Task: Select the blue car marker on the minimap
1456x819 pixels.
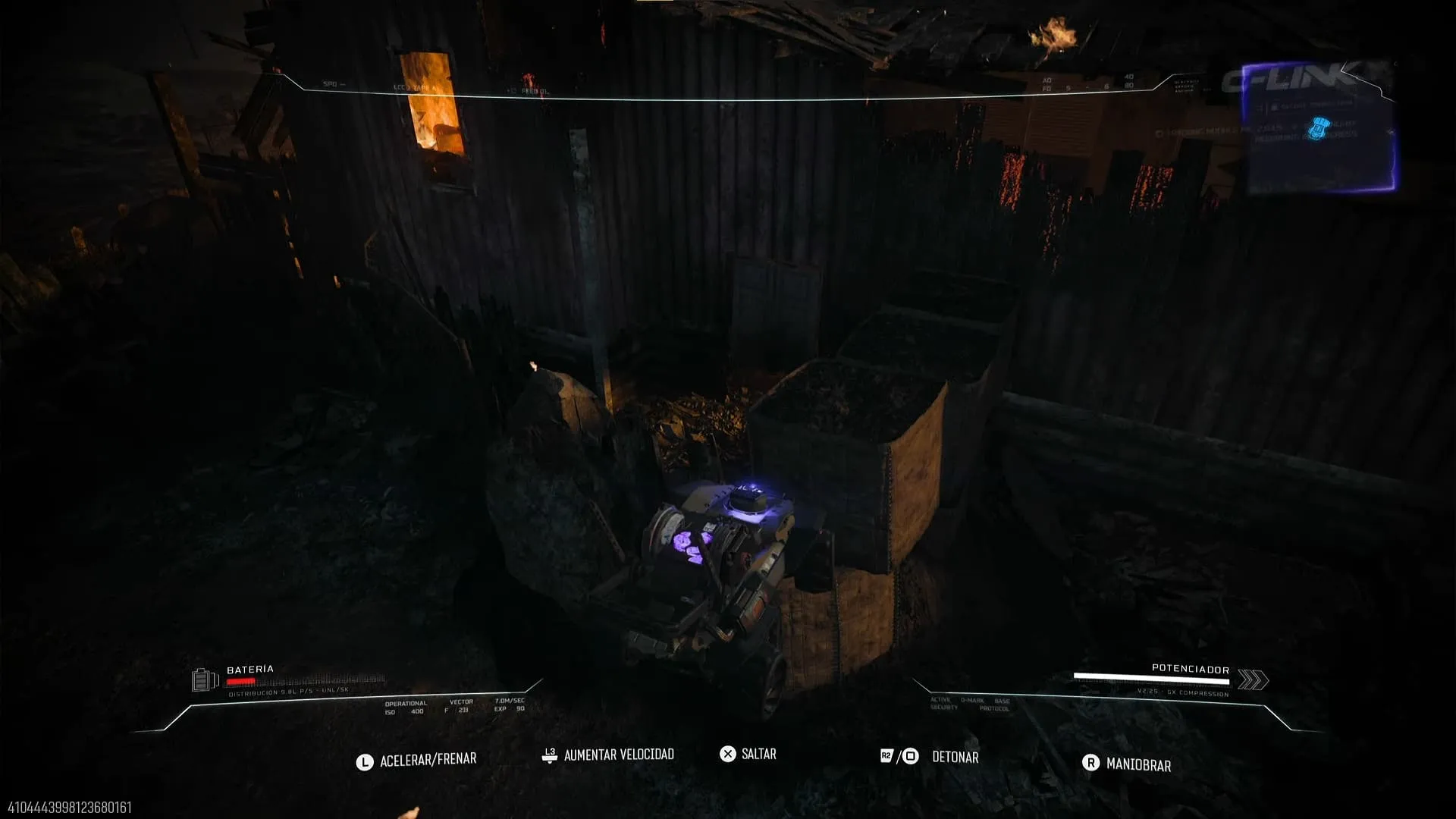Action: [x=1319, y=128]
